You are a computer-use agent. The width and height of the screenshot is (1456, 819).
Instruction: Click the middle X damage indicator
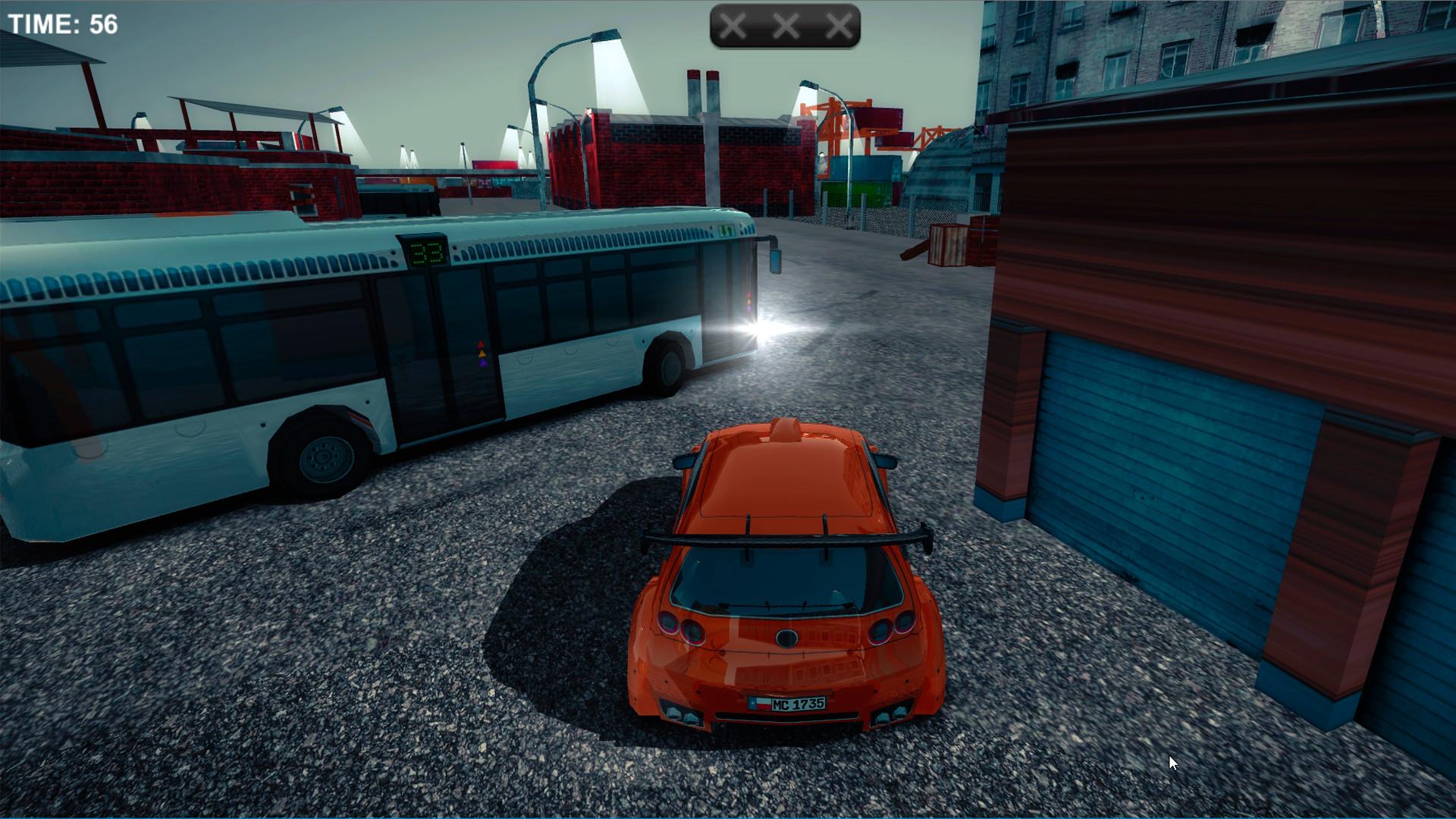pos(784,26)
